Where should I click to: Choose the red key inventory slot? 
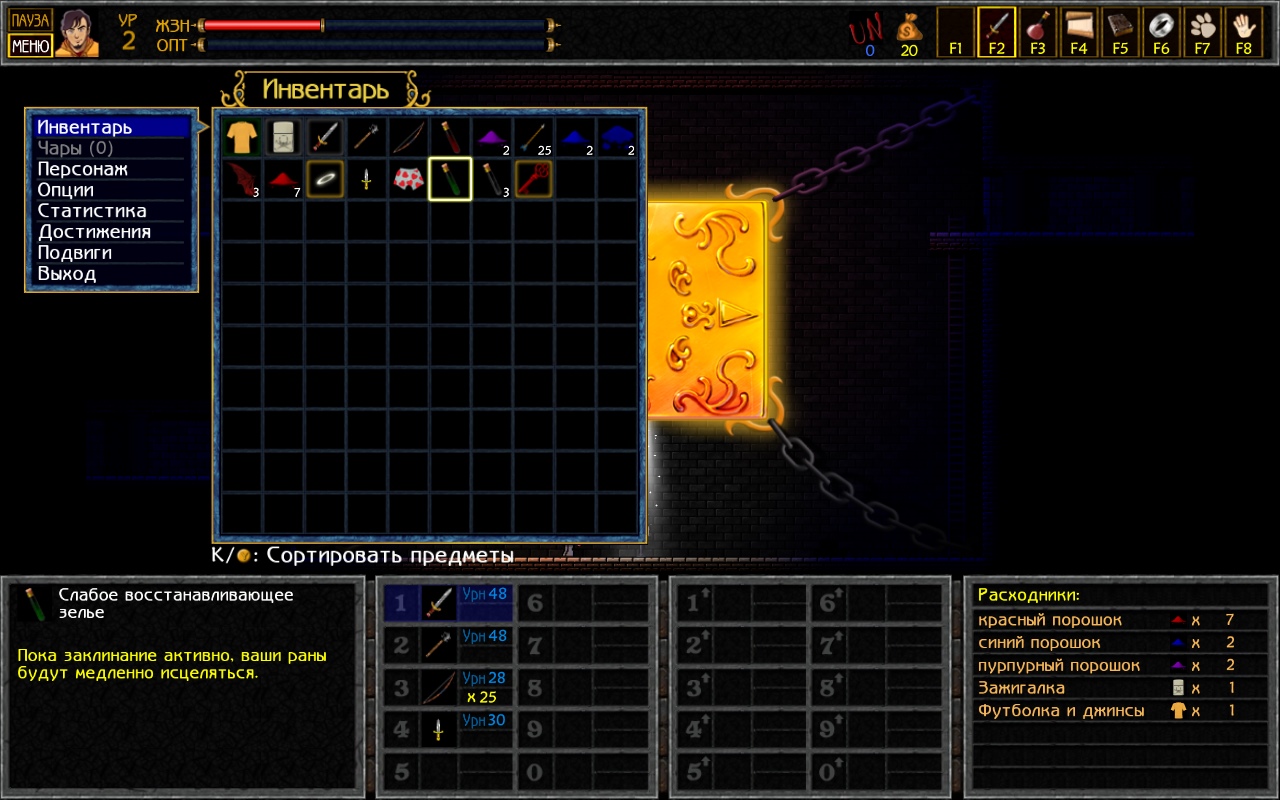pyautogui.click(x=534, y=179)
